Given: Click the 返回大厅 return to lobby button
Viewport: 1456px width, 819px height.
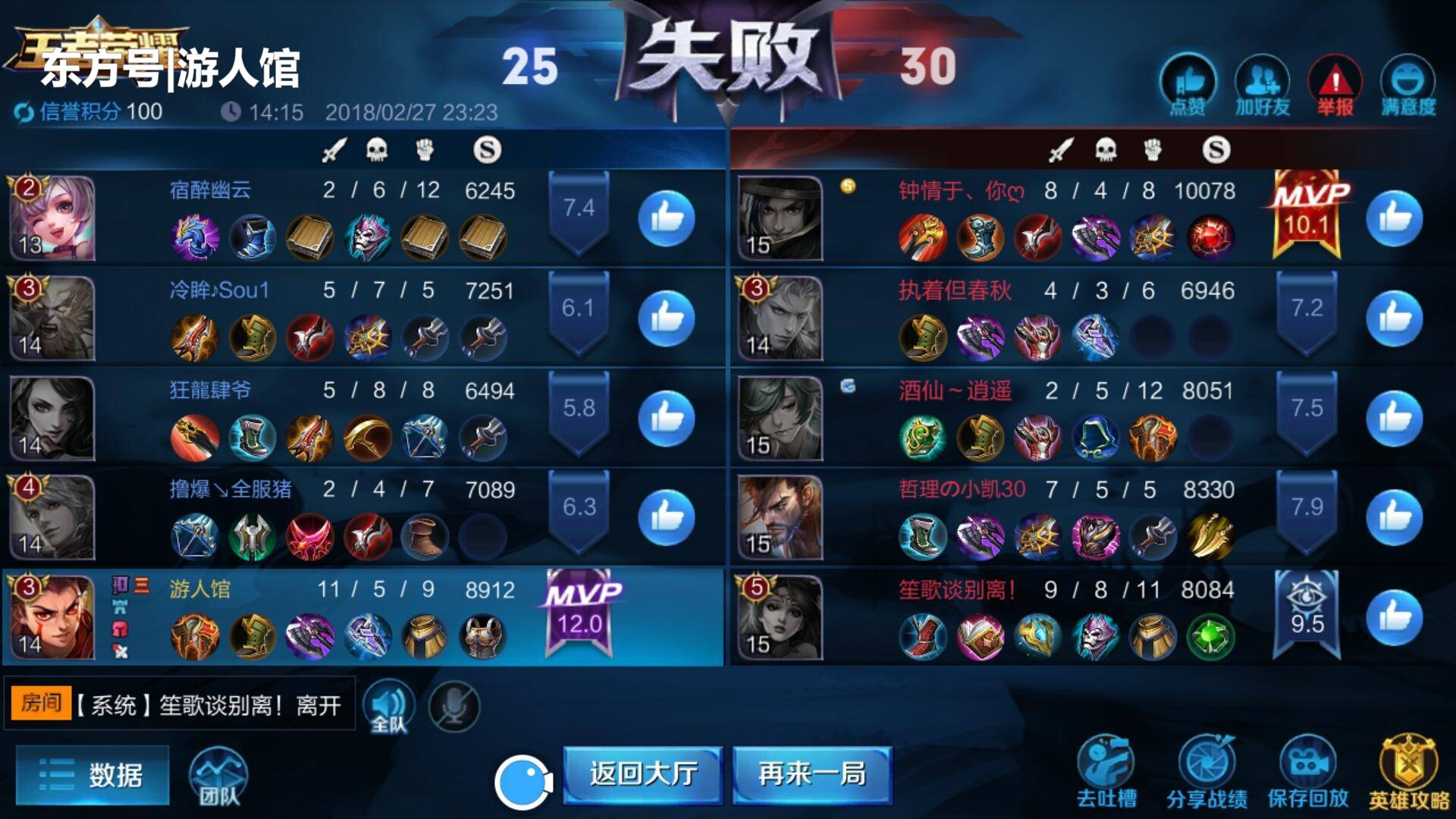Looking at the screenshot, I should 641,775.
